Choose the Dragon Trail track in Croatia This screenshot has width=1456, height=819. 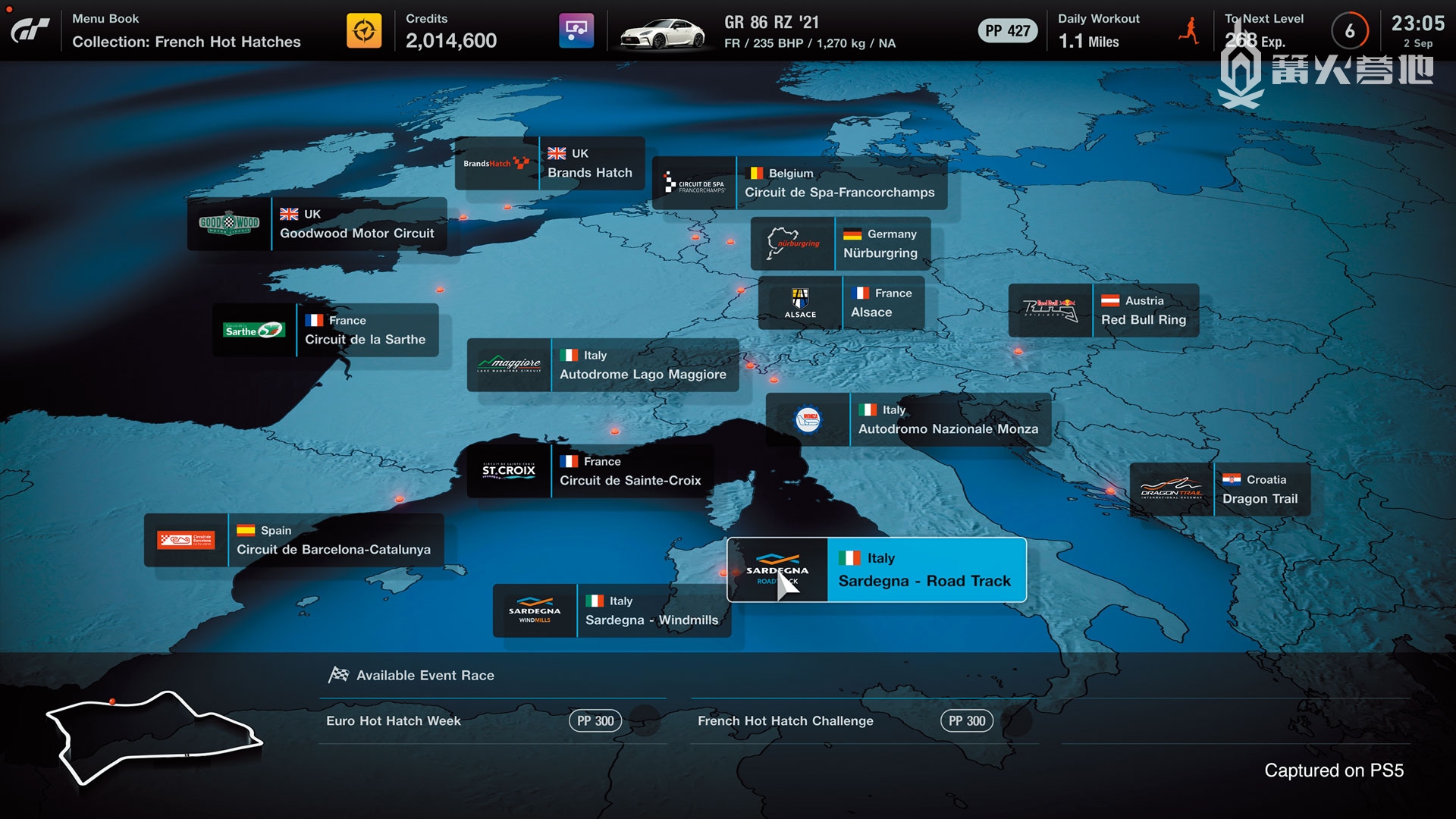pyautogui.click(x=1219, y=490)
